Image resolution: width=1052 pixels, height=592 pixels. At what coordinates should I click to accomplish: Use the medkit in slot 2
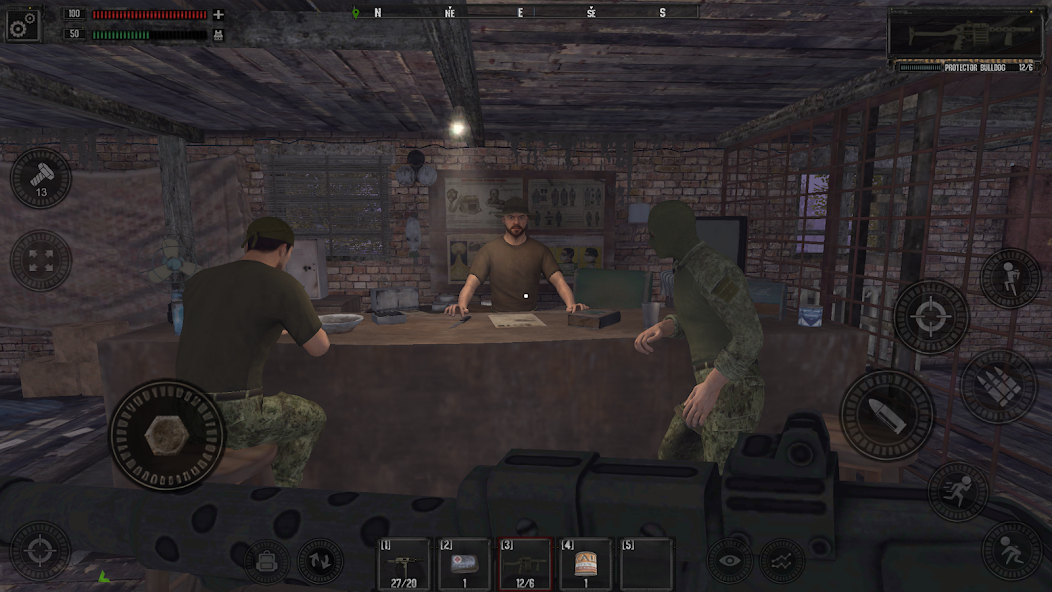click(465, 565)
